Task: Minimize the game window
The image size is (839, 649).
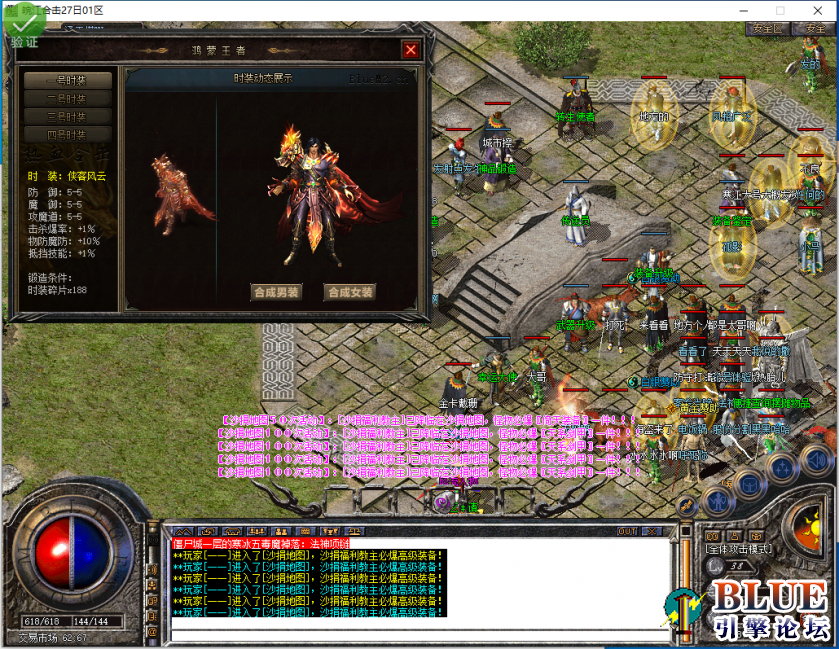Action: coord(744,10)
